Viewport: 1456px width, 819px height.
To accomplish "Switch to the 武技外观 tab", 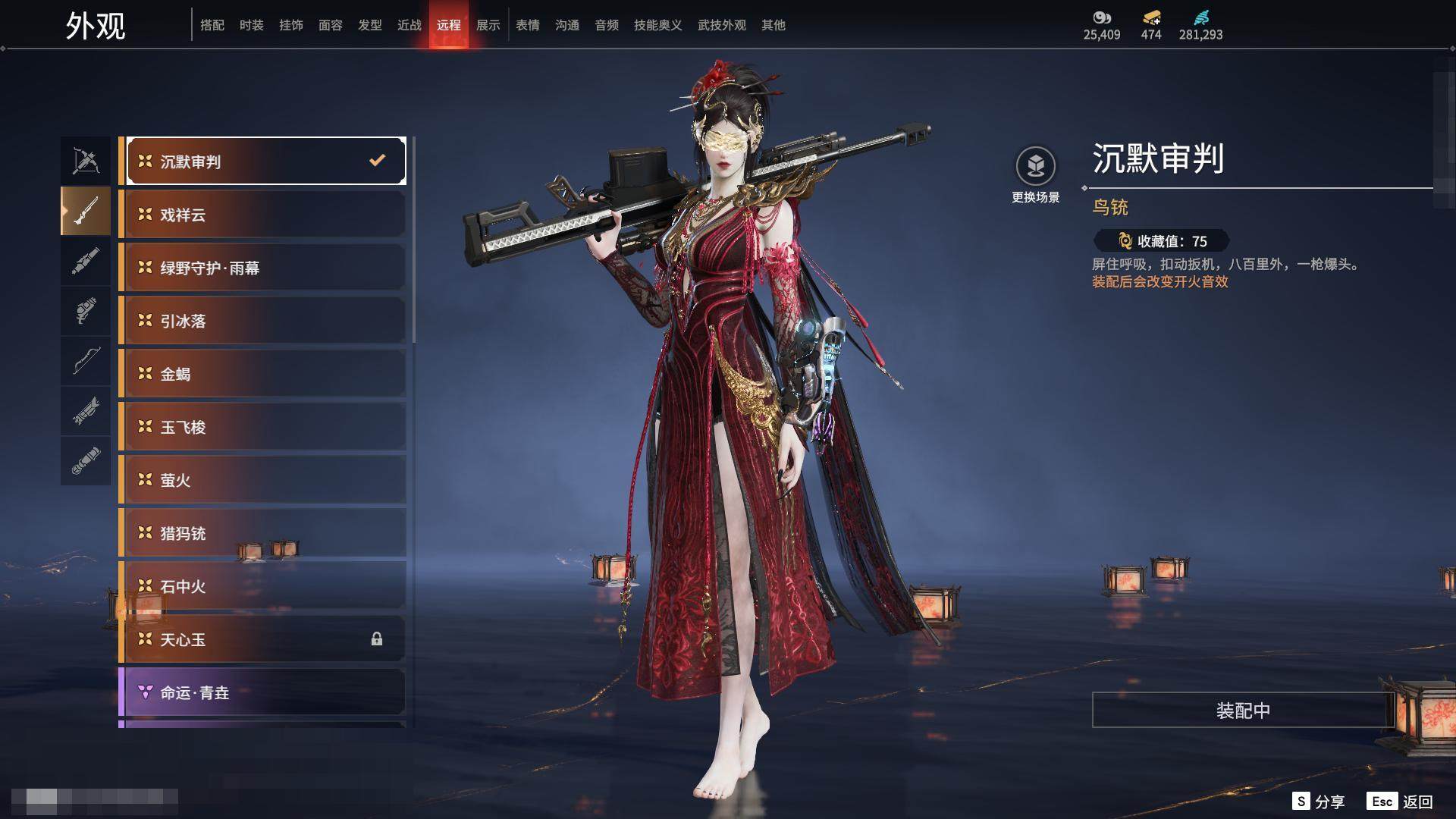I will (721, 25).
